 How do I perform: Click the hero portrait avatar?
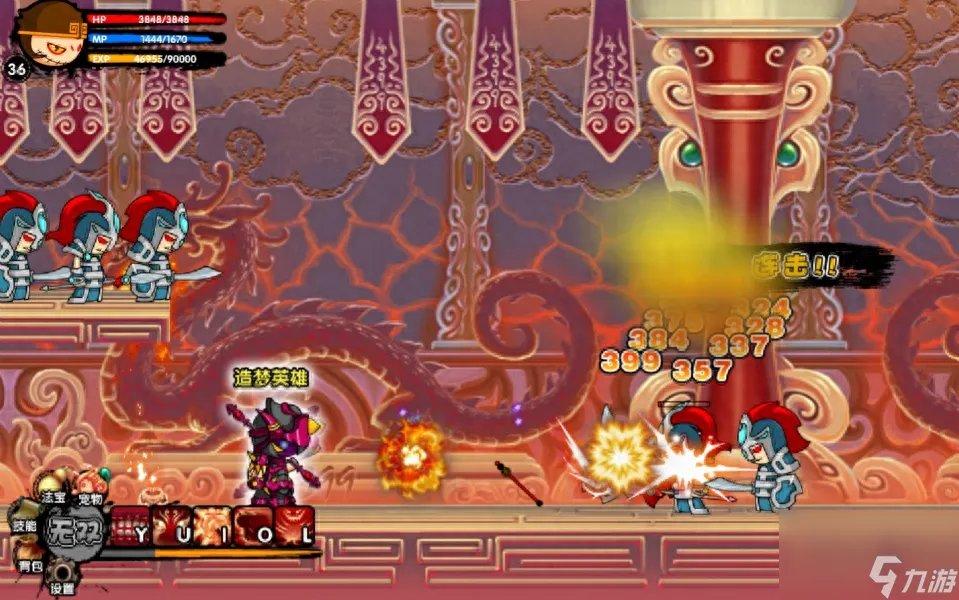click(42, 32)
